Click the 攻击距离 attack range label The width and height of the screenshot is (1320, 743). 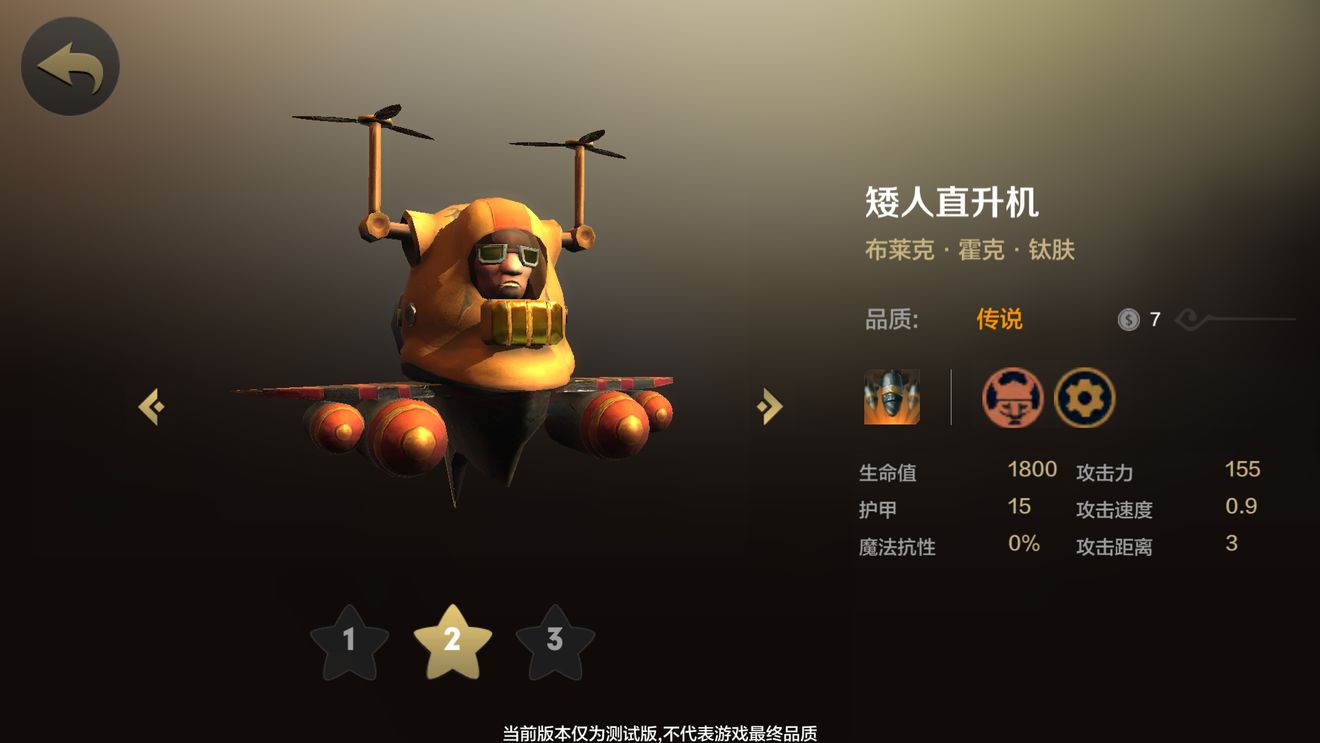tap(1113, 546)
